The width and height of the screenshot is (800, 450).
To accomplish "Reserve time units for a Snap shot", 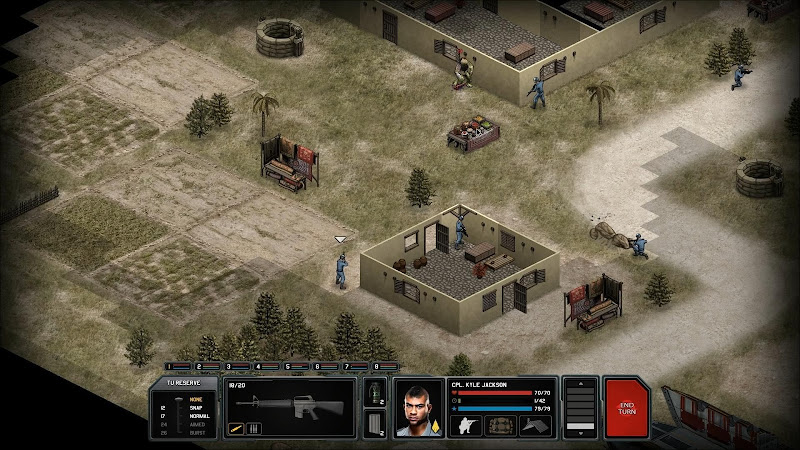I will coord(194,407).
